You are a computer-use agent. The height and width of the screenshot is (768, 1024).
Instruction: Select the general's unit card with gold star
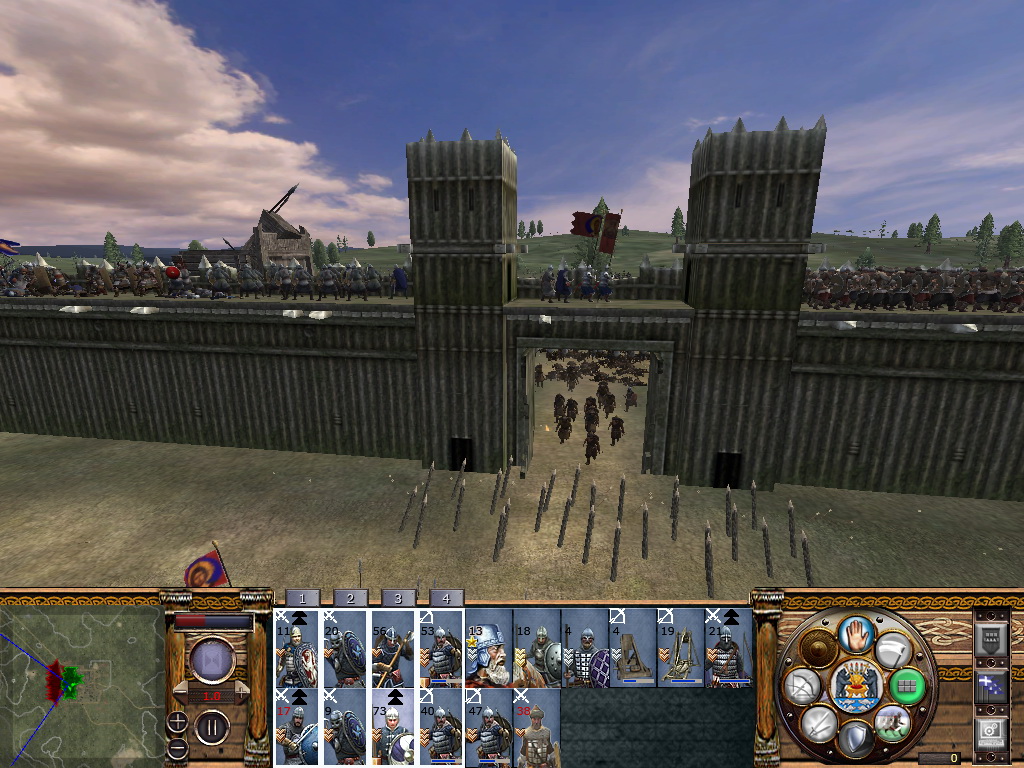[x=488, y=648]
